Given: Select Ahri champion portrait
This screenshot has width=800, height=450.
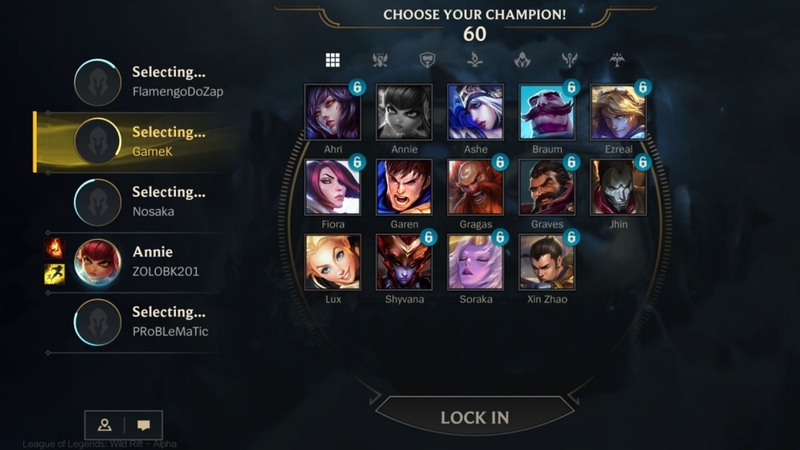Looking at the screenshot, I should pos(333,112).
